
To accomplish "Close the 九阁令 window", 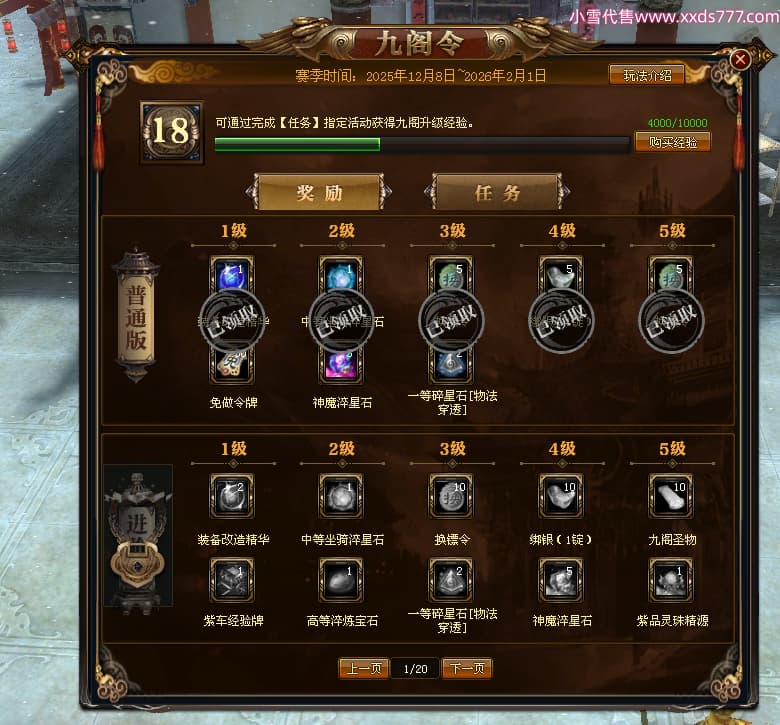I will (x=740, y=60).
